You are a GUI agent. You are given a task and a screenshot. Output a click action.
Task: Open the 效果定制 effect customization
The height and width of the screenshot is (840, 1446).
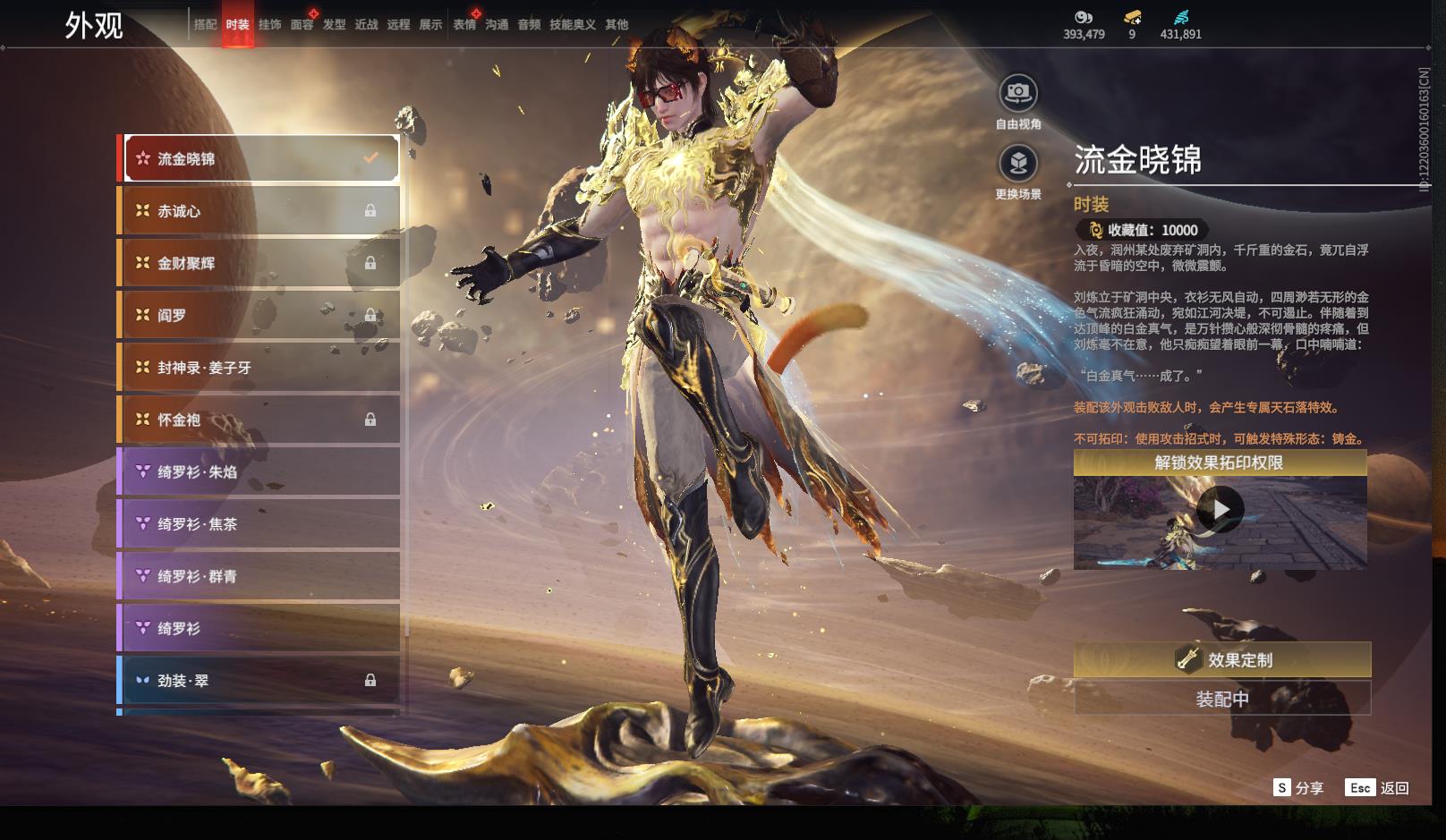1221,660
